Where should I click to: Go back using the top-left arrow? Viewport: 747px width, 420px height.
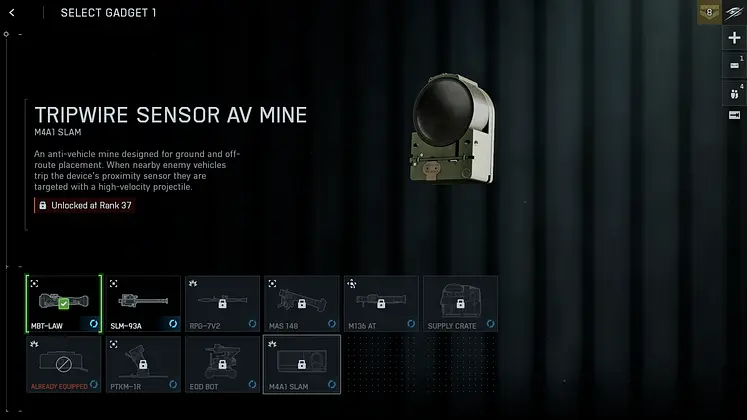coord(11,13)
